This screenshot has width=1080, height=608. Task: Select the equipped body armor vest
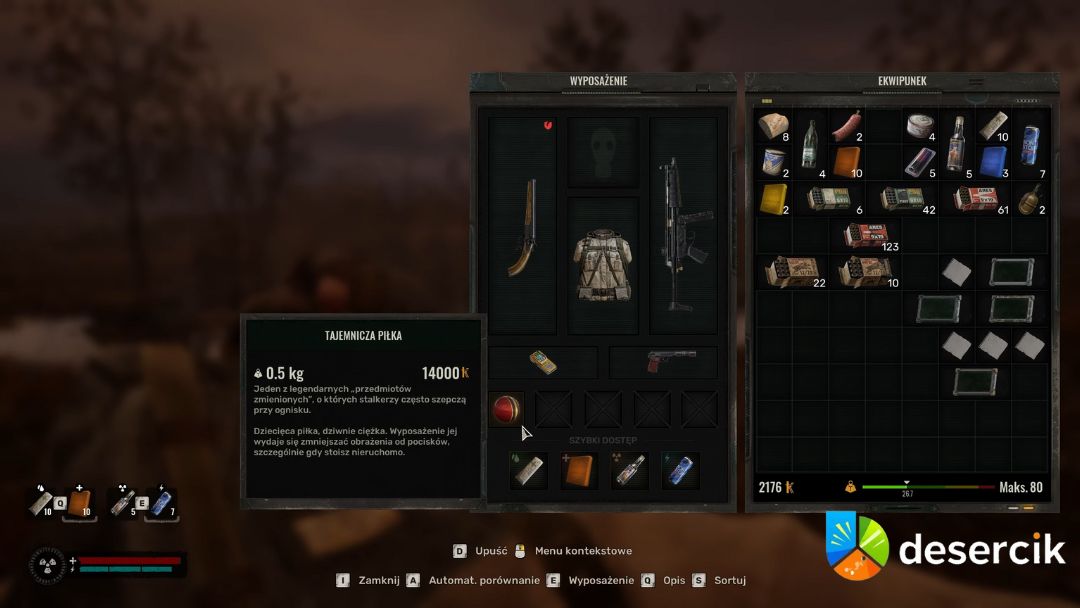603,265
